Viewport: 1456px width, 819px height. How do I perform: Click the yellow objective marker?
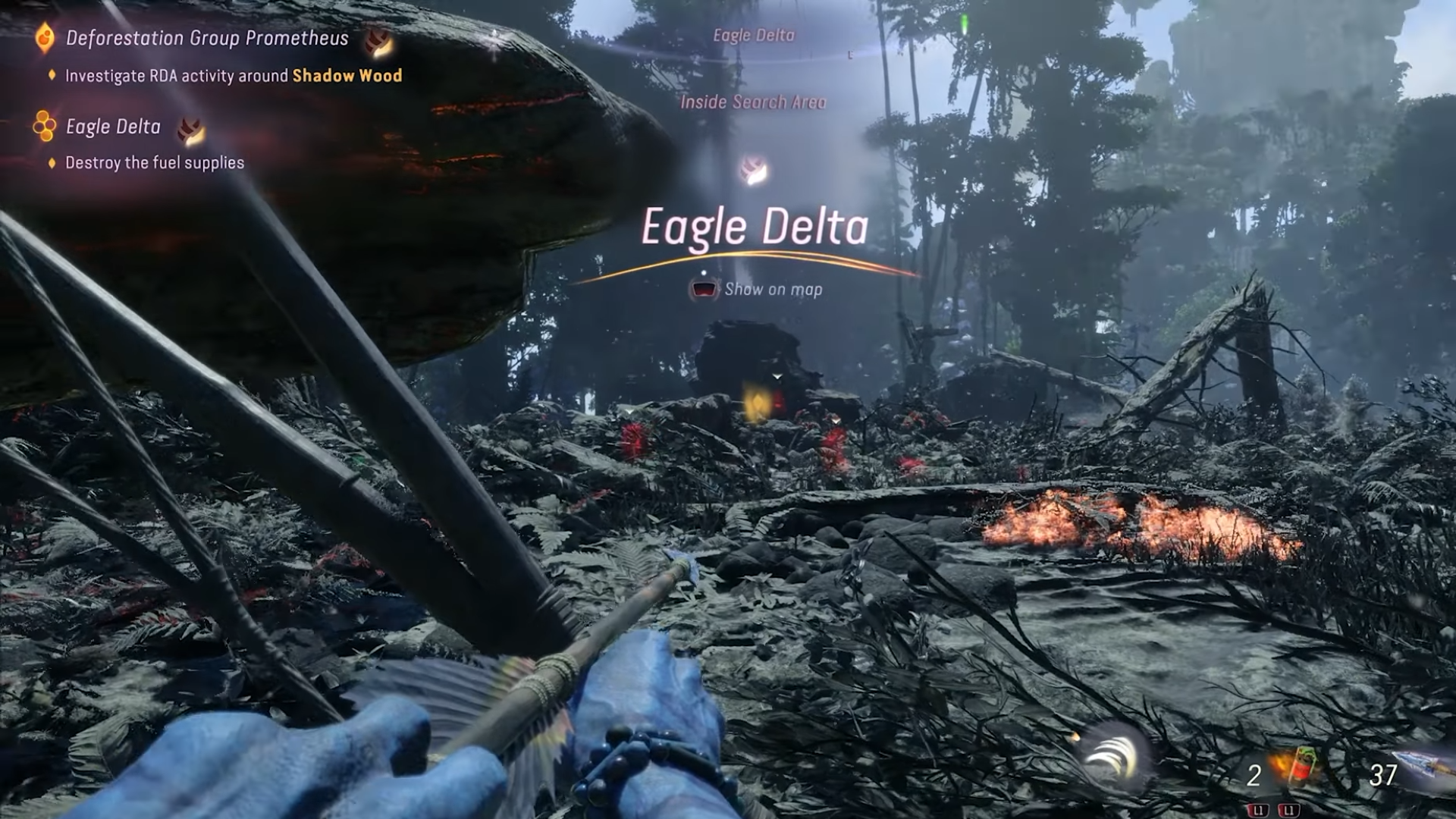755,402
